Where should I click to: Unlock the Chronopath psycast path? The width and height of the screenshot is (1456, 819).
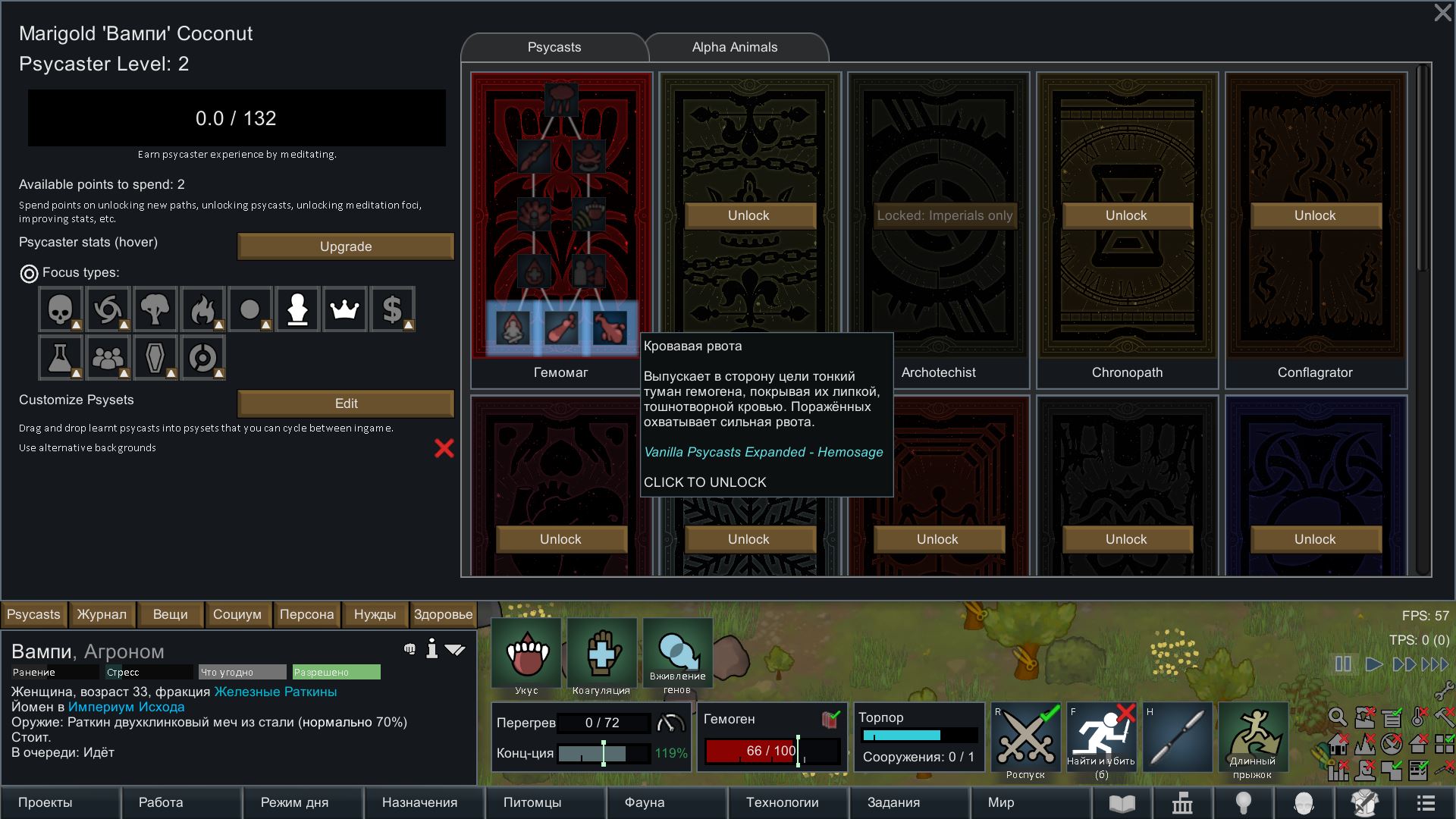[x=1126, y=215]
